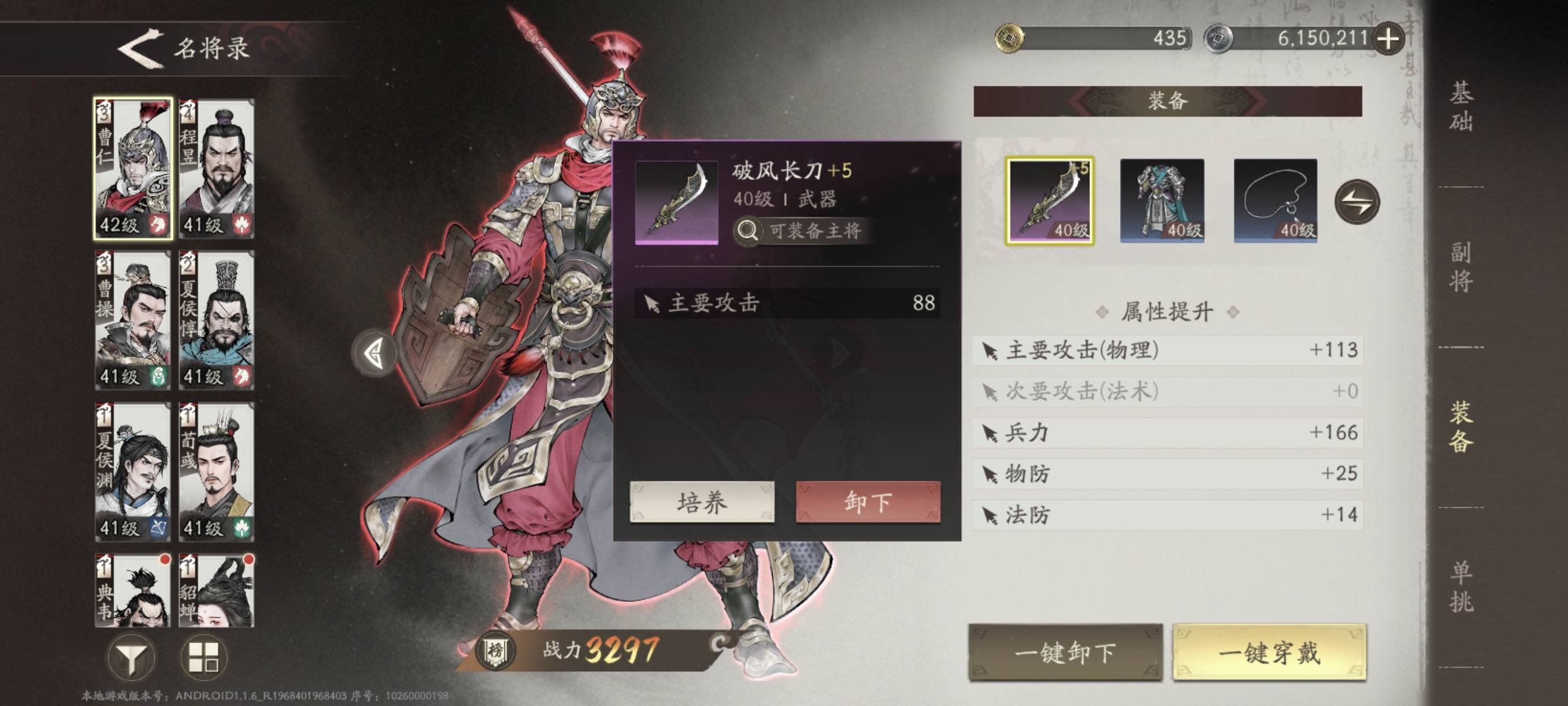Viewport: 1568px width, 706px height.
Task: Select the 夏侯渊 general card
Action: click(132, 471)
